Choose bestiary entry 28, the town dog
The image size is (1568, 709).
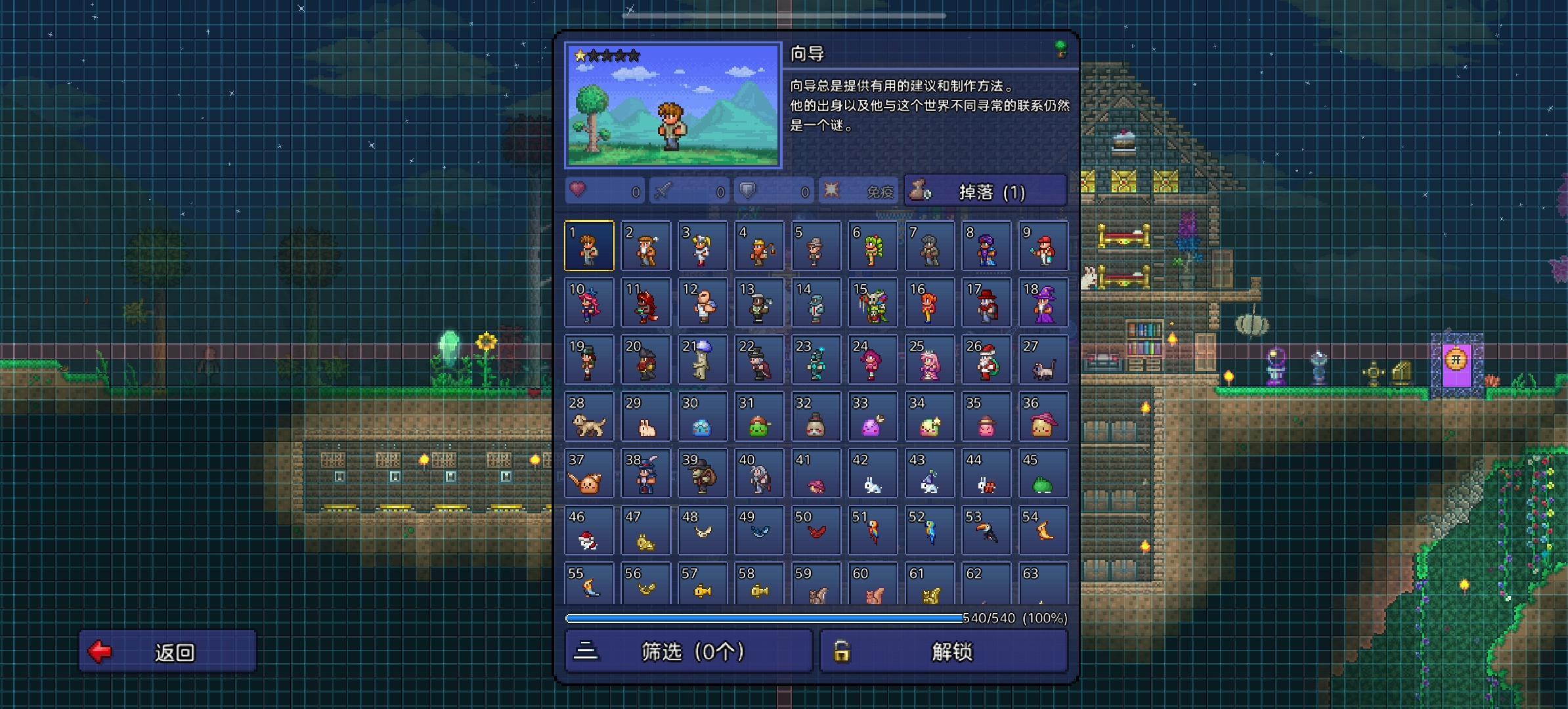pos(589,417)
